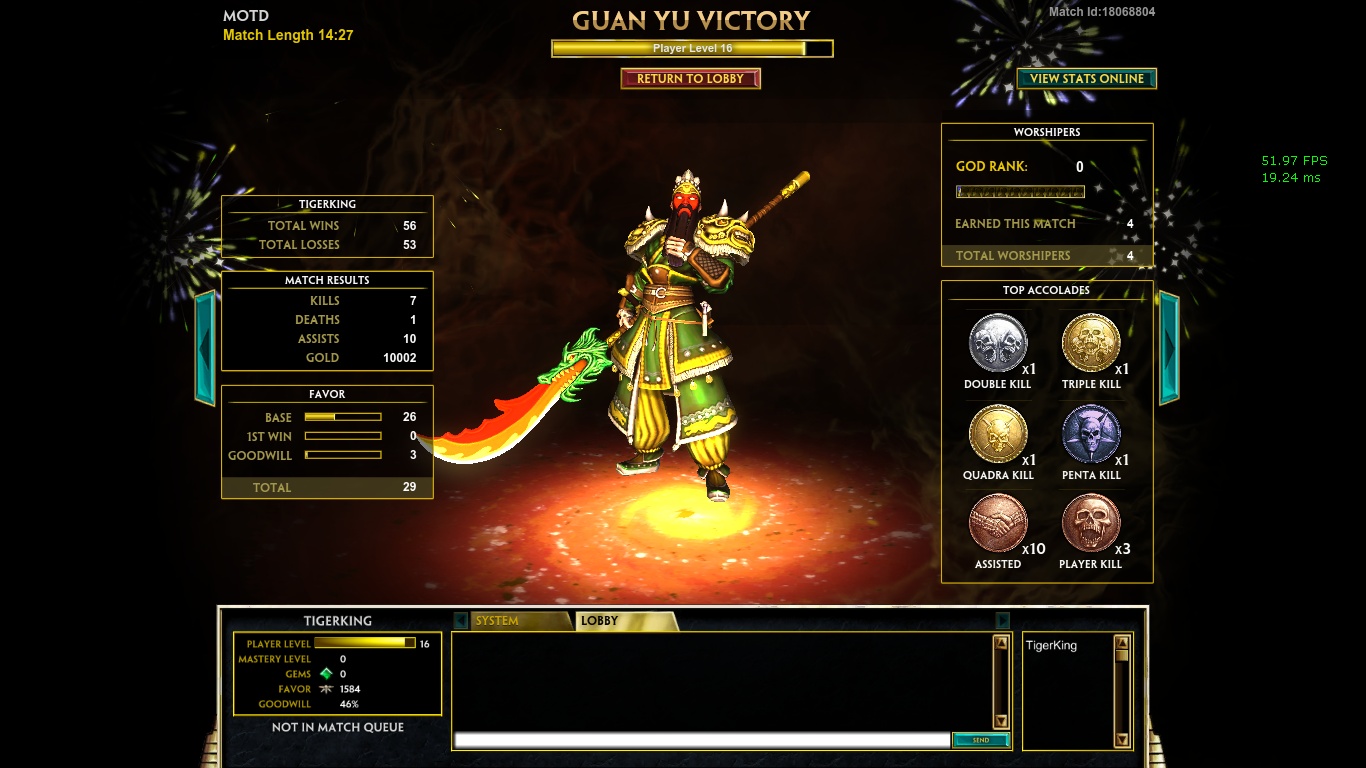Select TigerKing in the player list
This screenshot has width=1366, height=768.
(1051, 646)
